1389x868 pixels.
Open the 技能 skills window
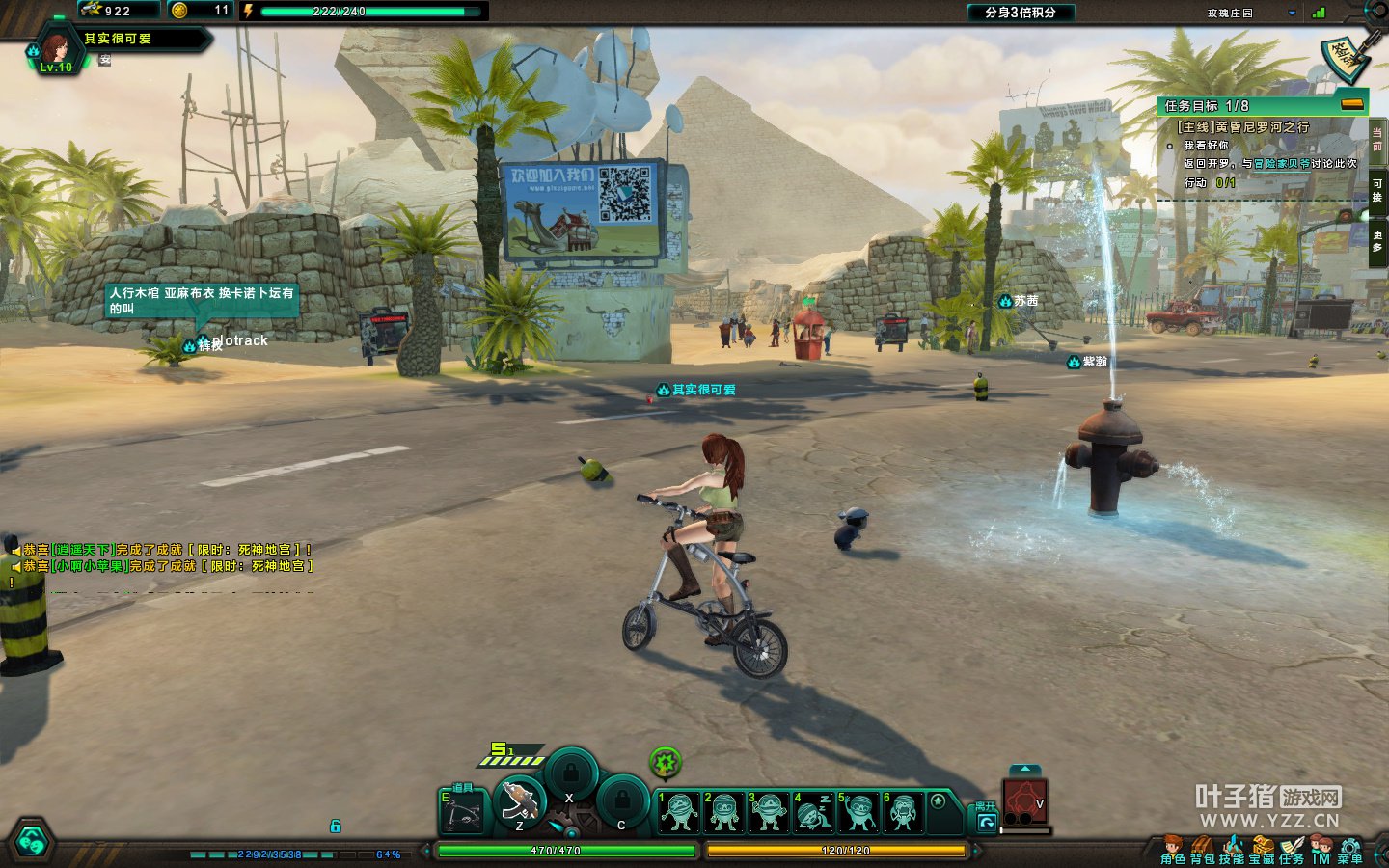[x=1232, y=850]
